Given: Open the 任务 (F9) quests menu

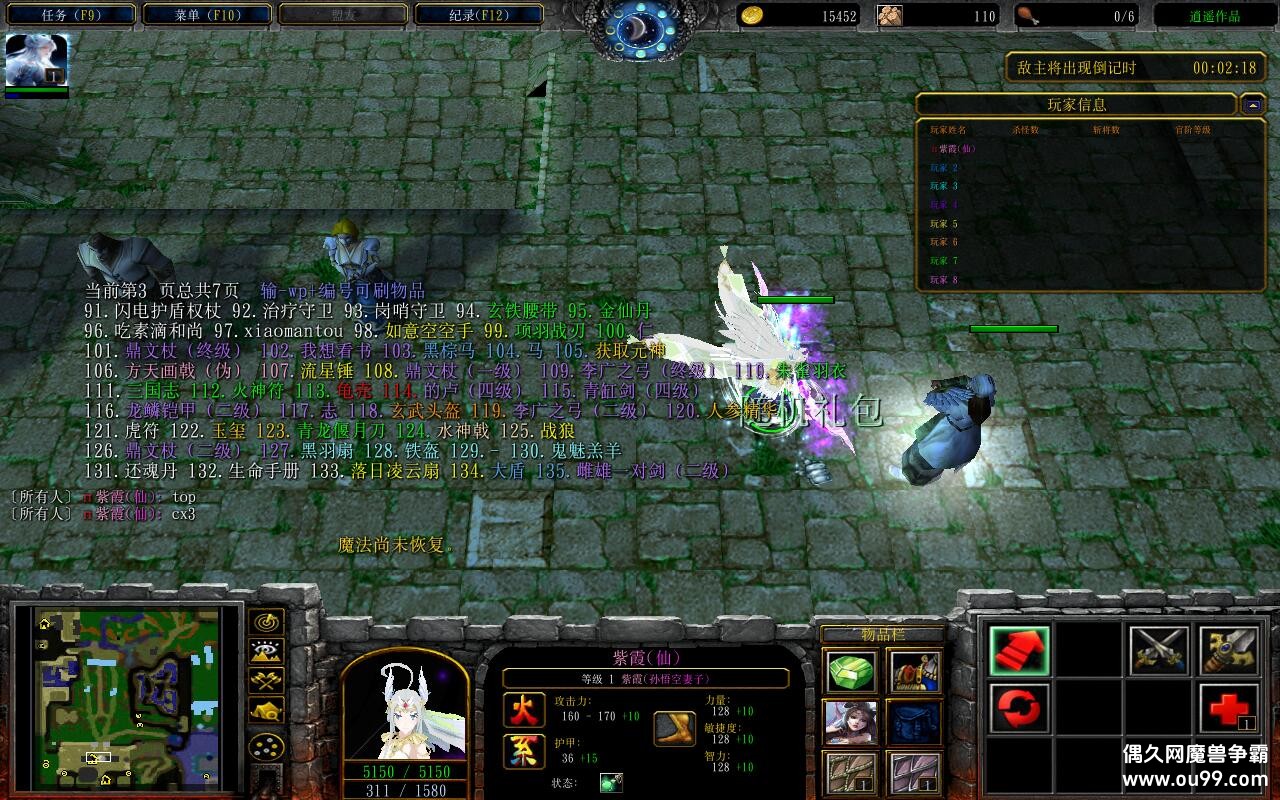Looking at the screenshot, I should [x=69, y=15].
